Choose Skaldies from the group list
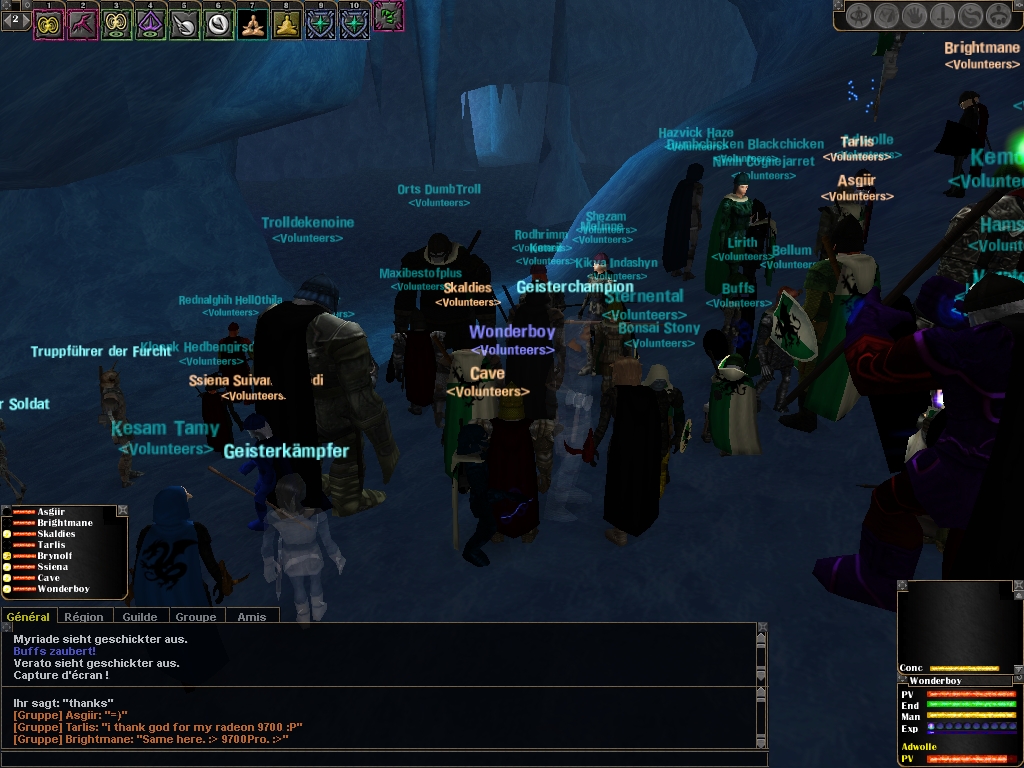Screen dimensions: 1024x768 pyautogui.click(x=56, y=534)
